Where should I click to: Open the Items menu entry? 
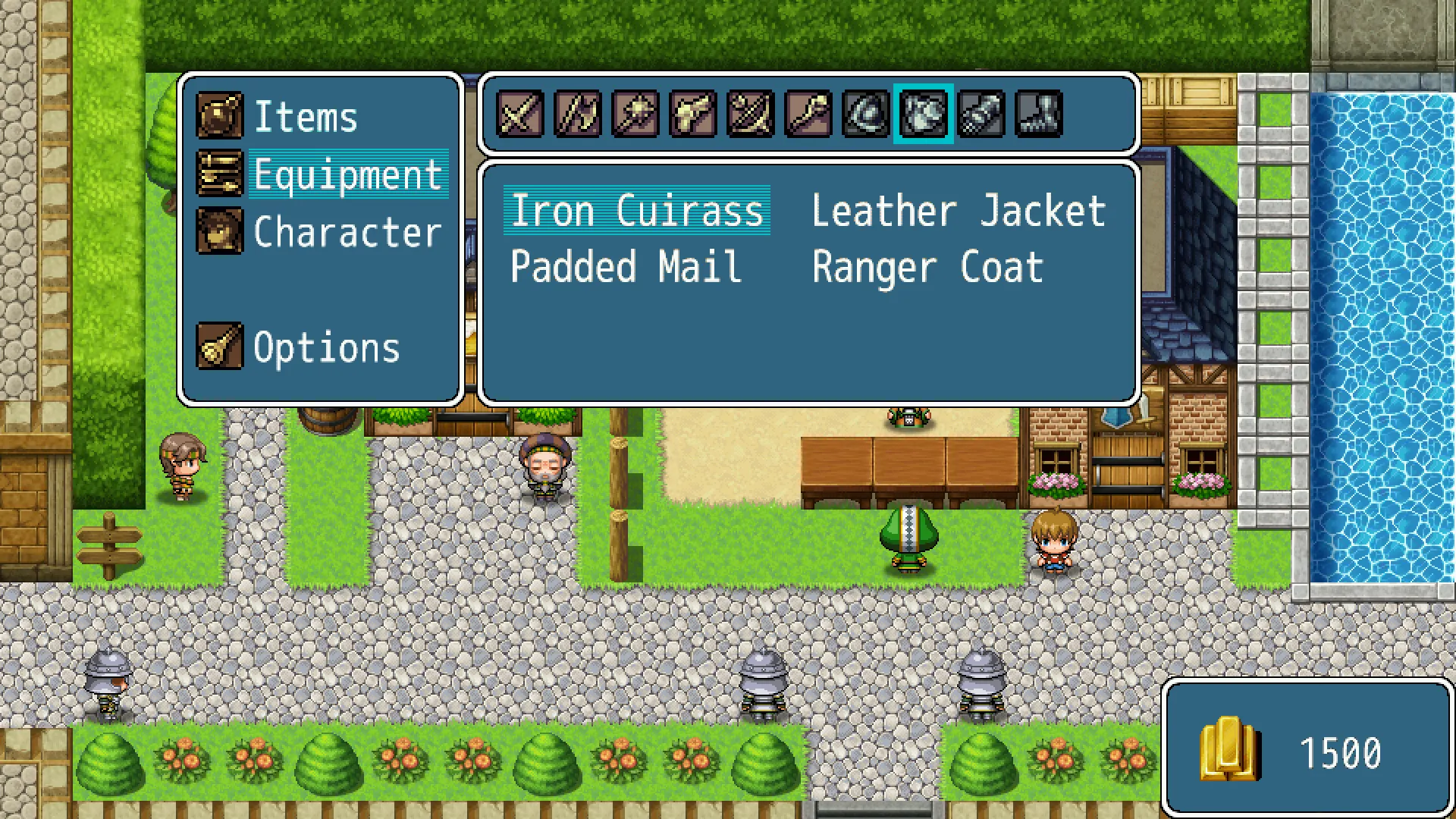pos(305,117)
